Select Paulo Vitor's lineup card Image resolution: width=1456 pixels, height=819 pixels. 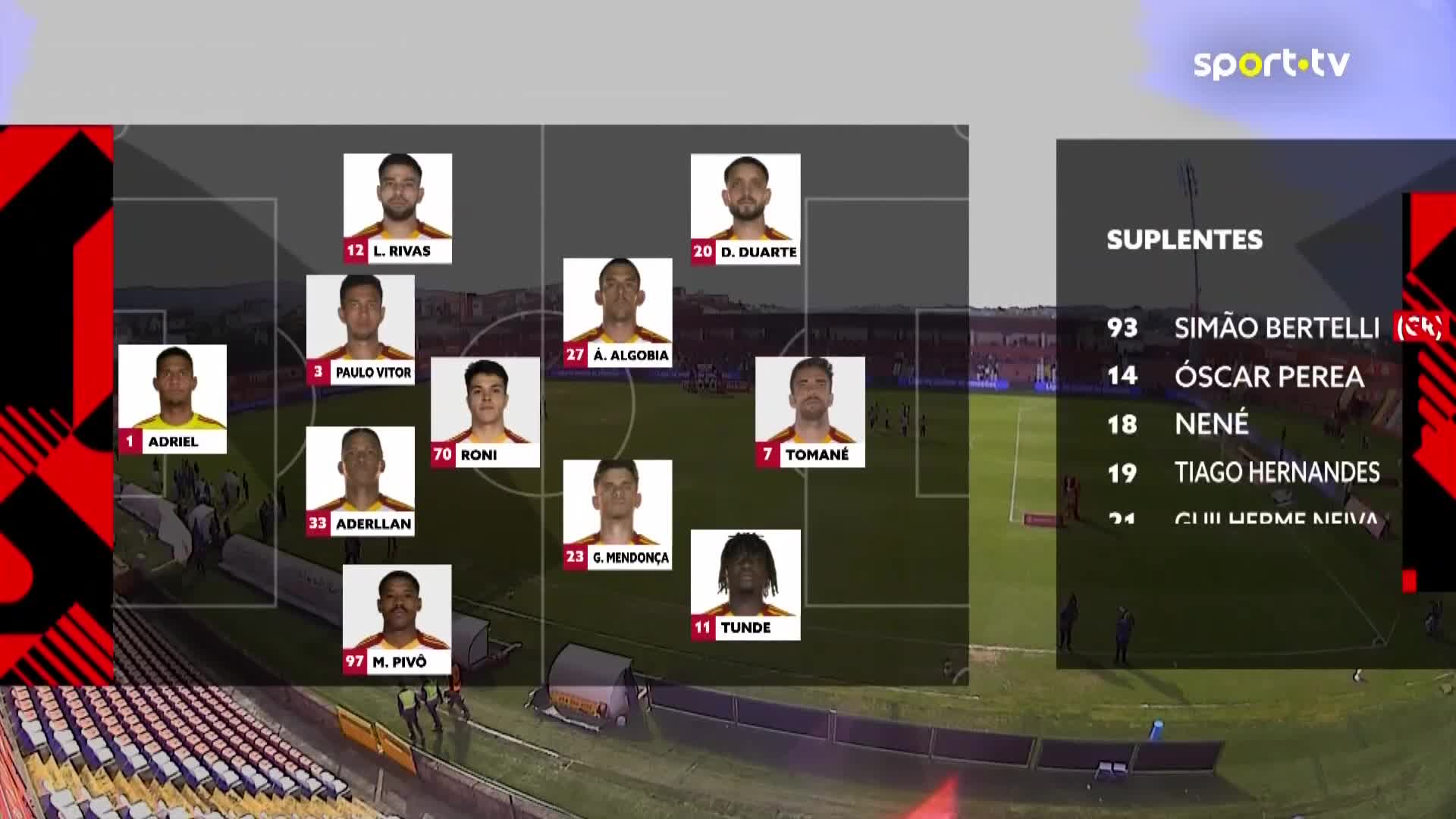click(360, 329)
